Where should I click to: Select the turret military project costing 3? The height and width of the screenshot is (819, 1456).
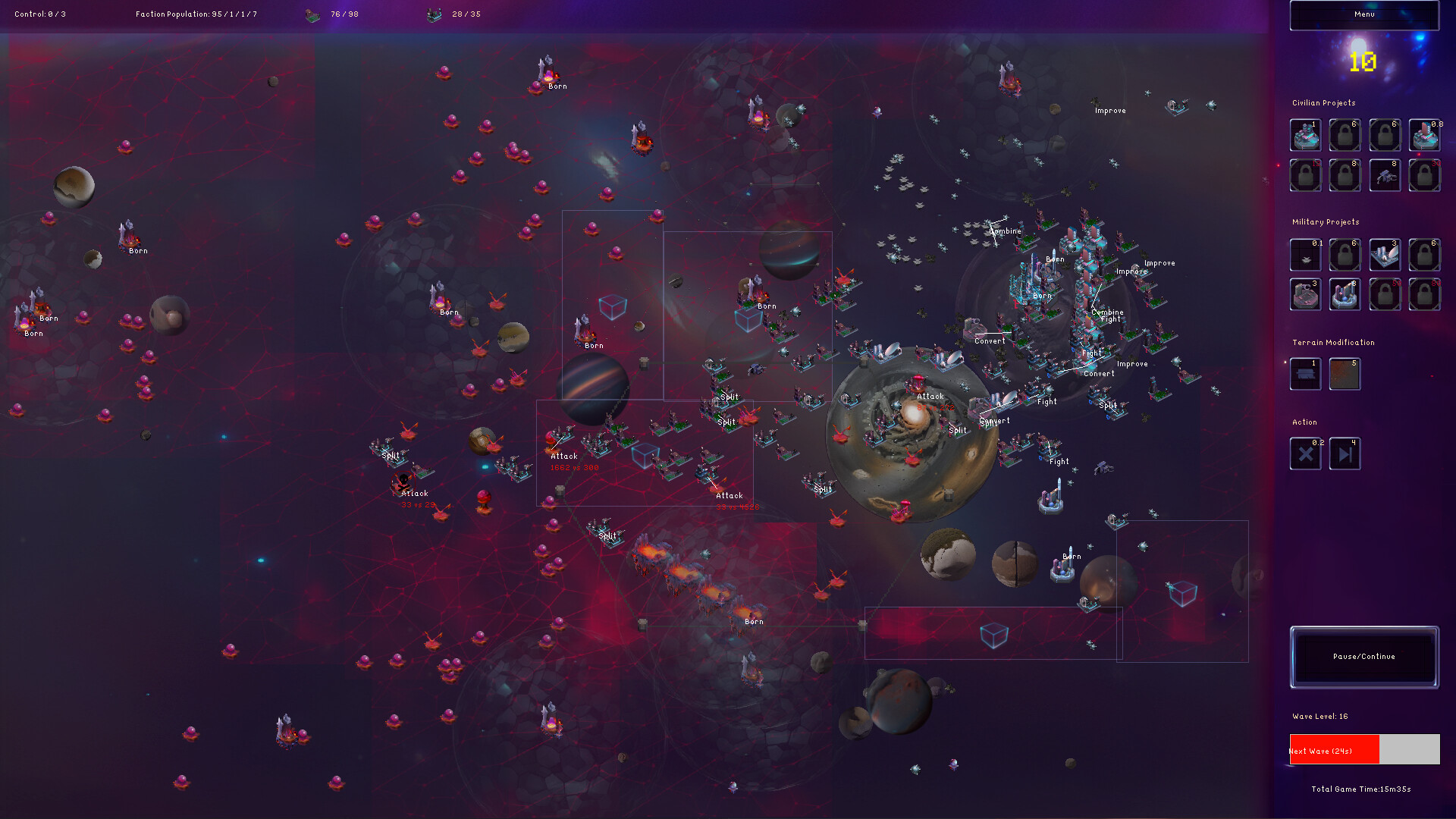point(1305,295)
